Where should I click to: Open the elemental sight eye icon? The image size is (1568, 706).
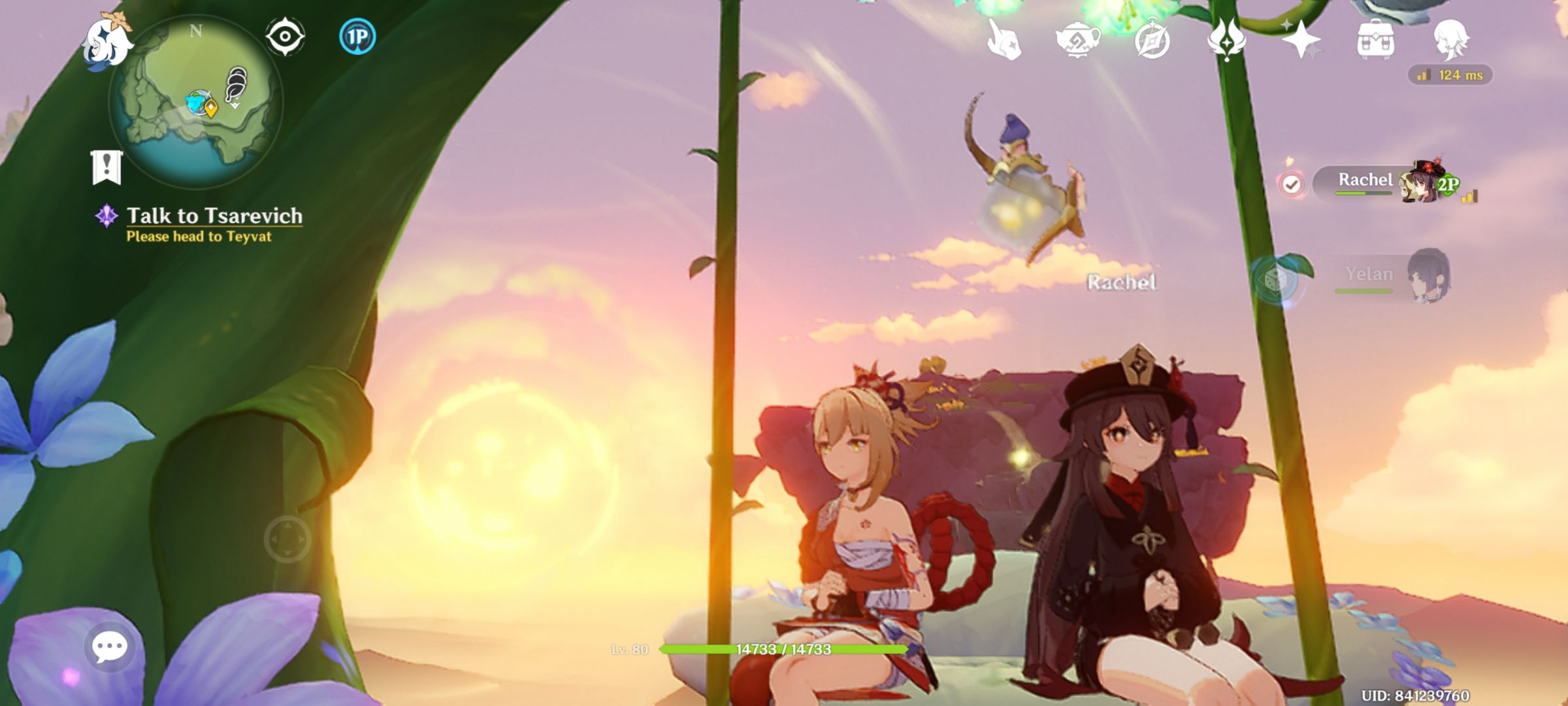pos(286,36)
